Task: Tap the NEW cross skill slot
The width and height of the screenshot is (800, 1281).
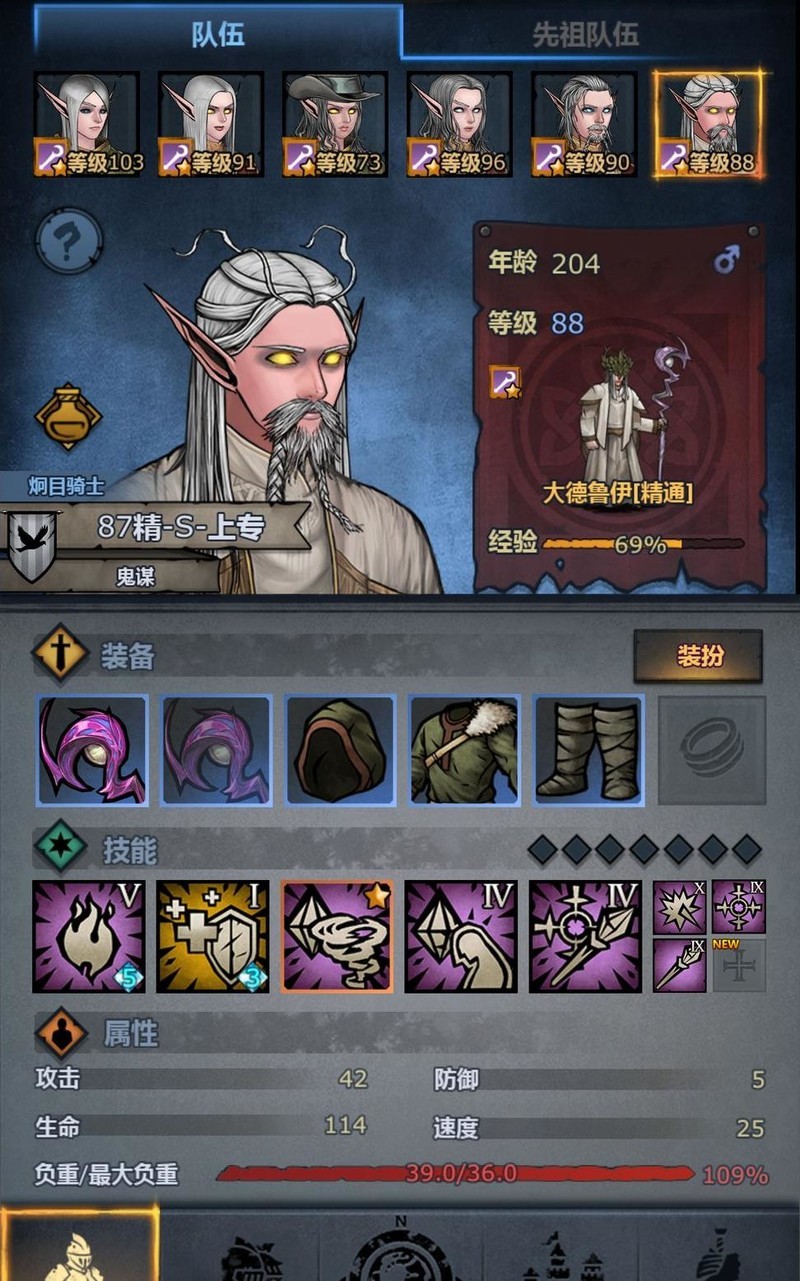Action: click(x=739, y=965)
